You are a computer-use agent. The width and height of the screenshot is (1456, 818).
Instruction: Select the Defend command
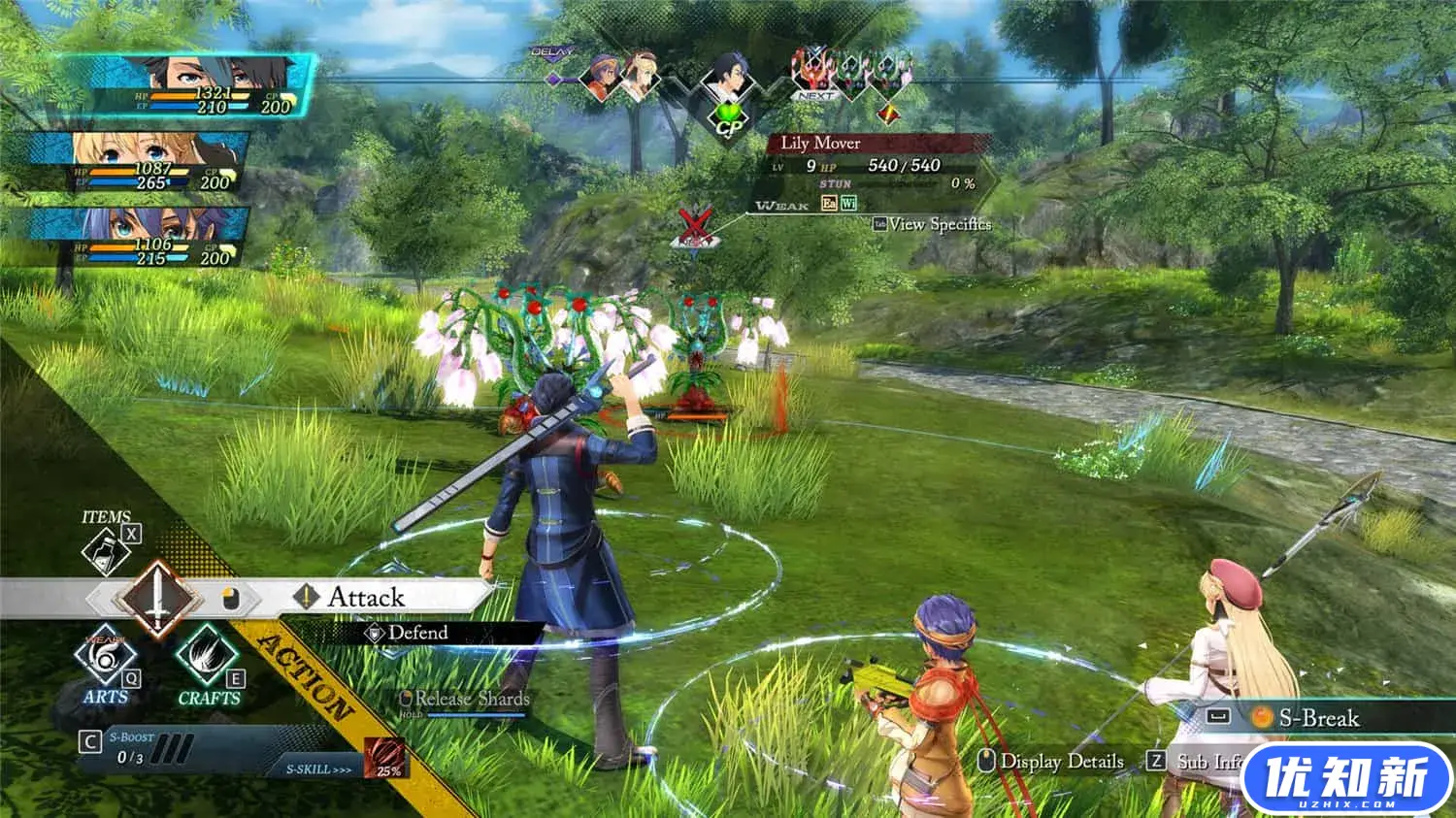[417, 633]
